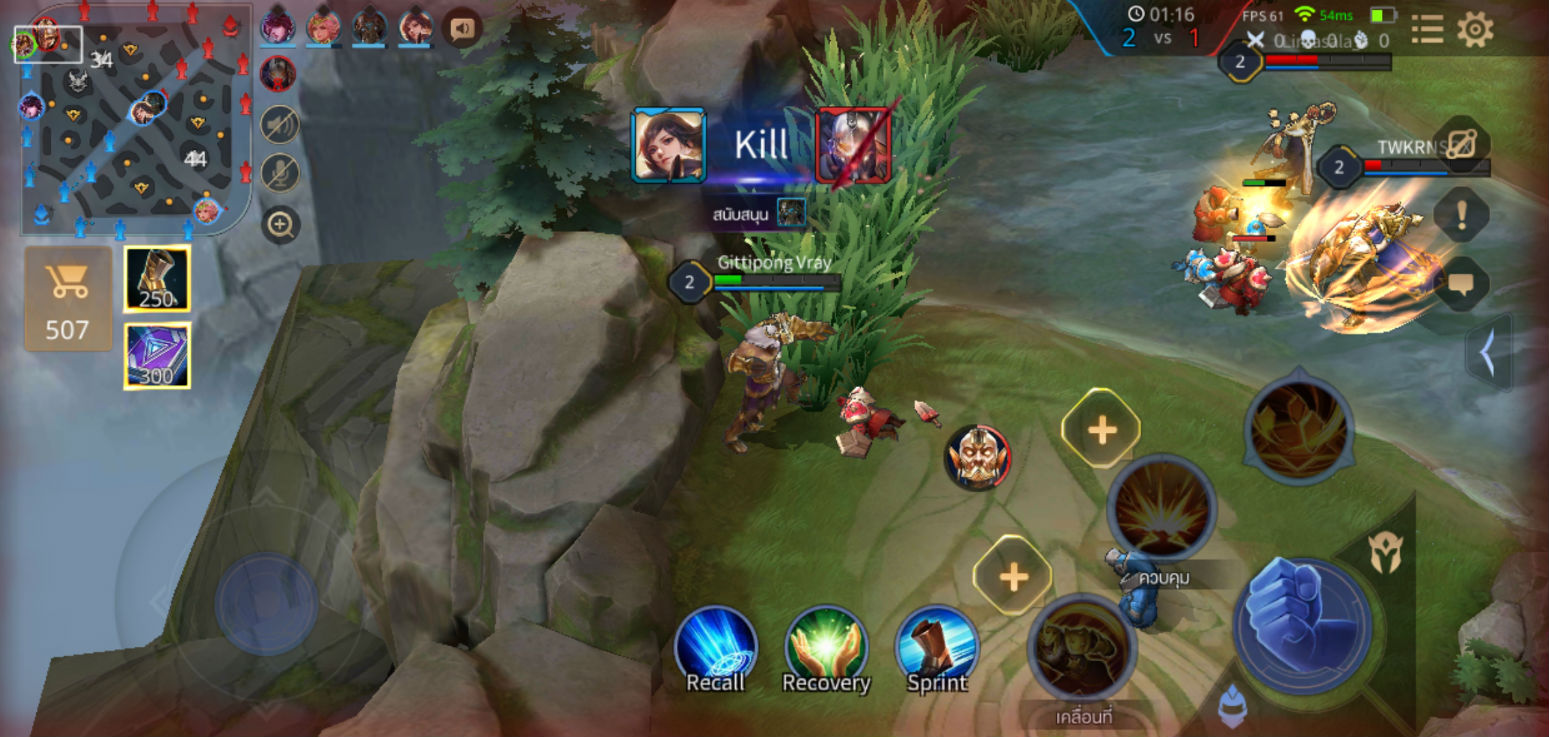This screenshot has height=737, width=1549.
Task: Send an alert with the exclamation button
Action: (x=1461, y=214)
